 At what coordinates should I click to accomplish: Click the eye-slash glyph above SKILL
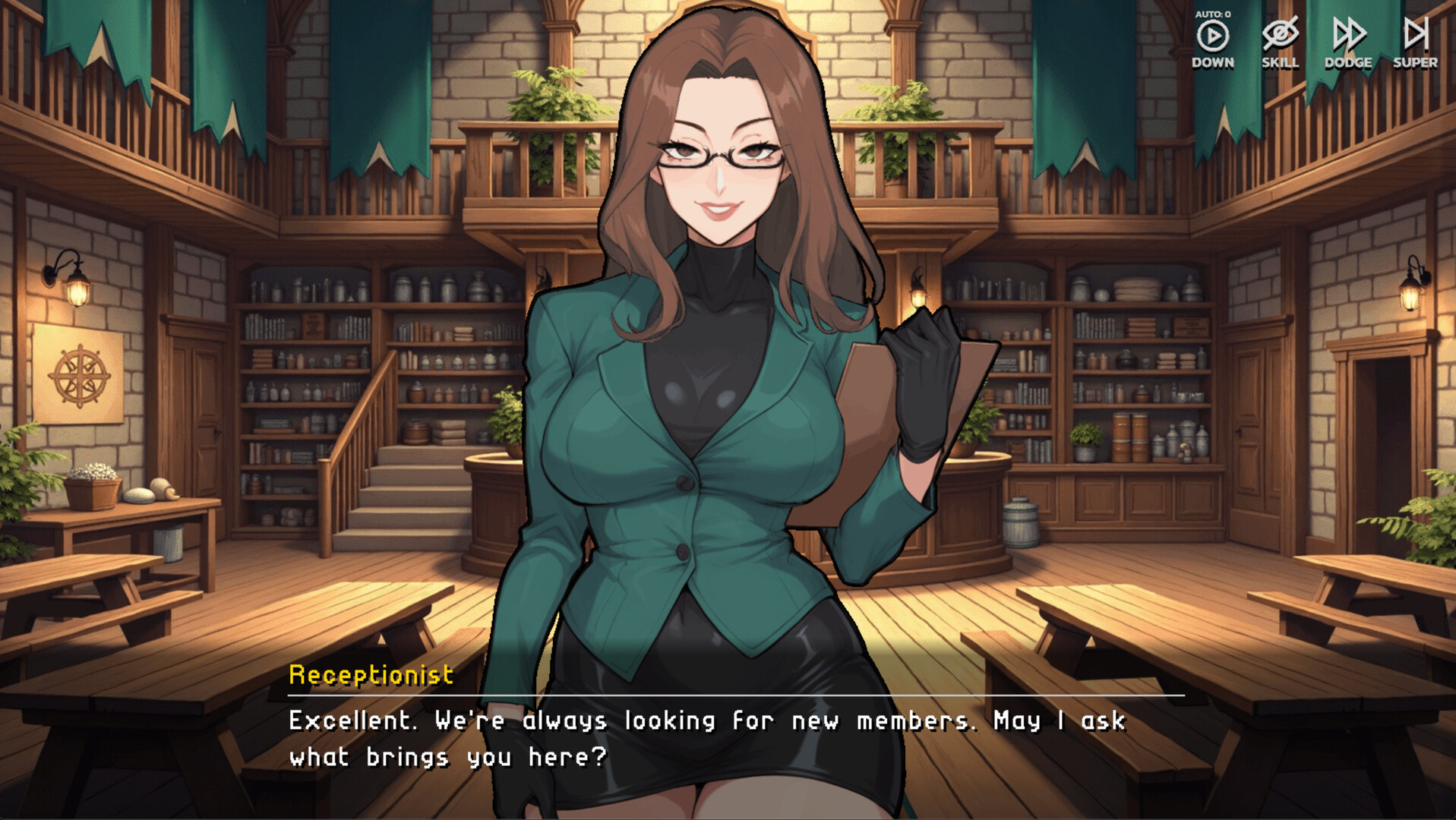[1280, 33]
